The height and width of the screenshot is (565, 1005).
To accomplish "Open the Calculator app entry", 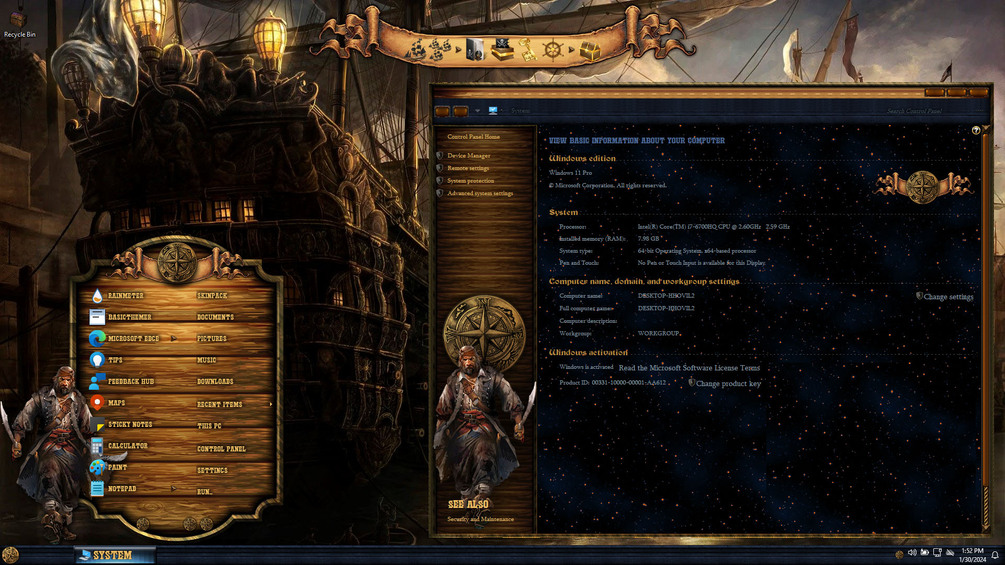I will [127, 446].
